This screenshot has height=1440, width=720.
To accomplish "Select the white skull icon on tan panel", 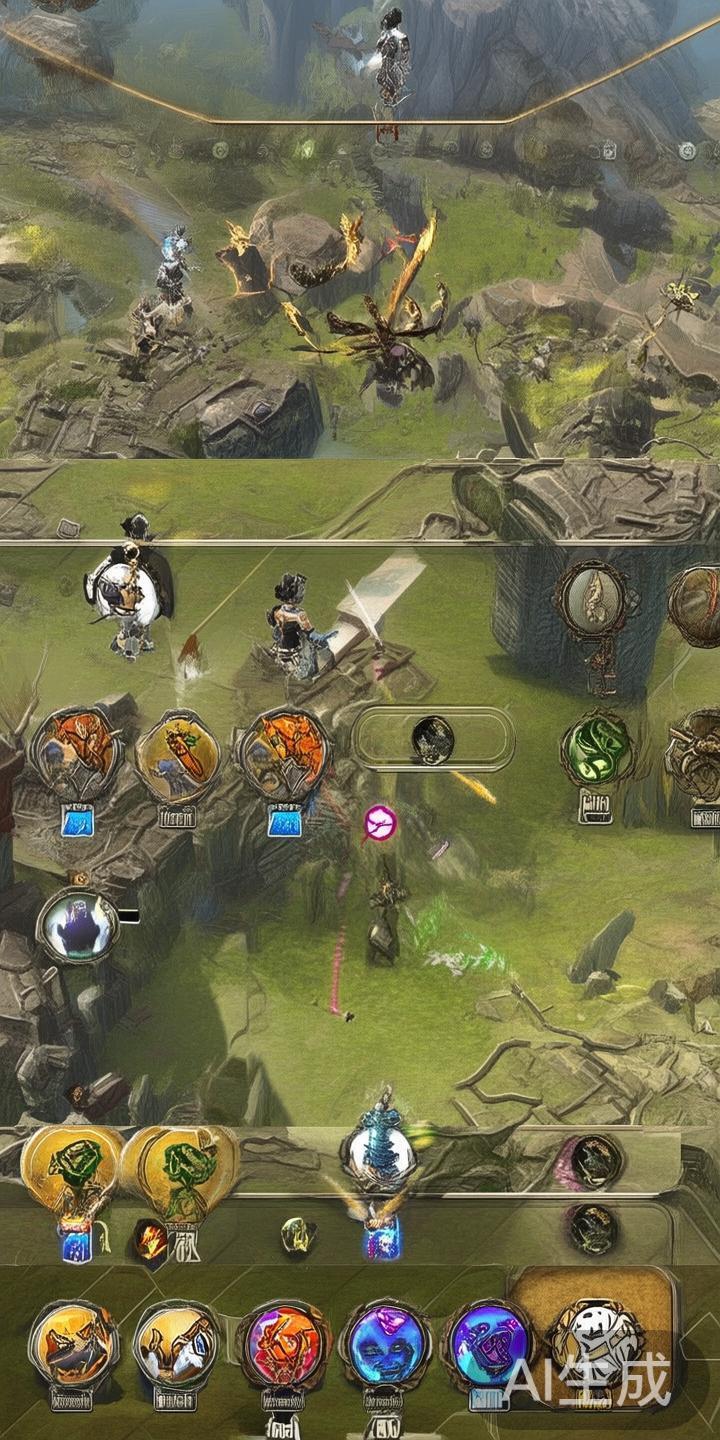I will (597, 1338).
